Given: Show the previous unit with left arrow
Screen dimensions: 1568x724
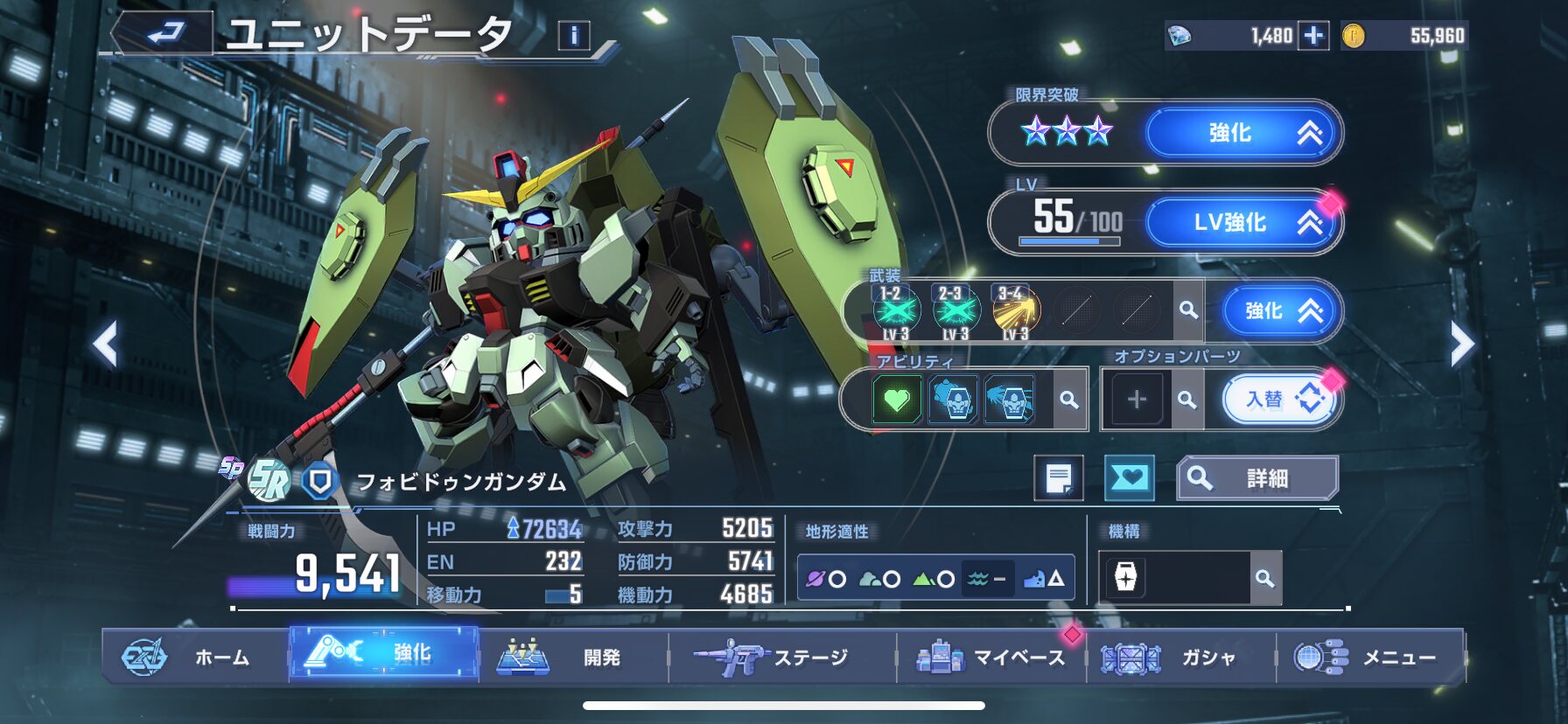Looking at the screenshot, I should tap(106, 345).
